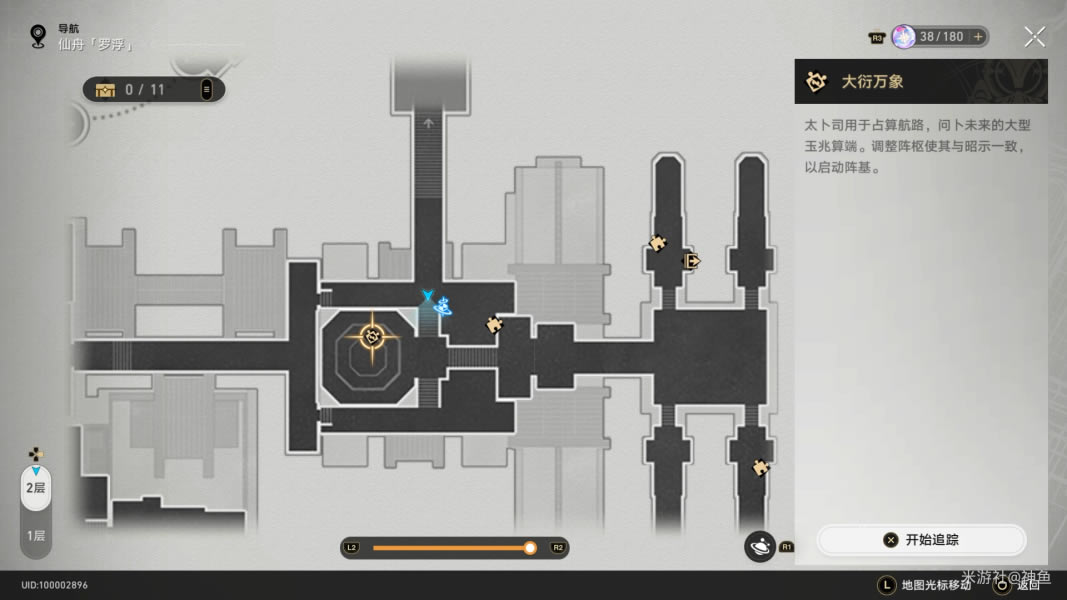Viewport: 1067px width, 600px height.
Task: Add Trailblaze Power with the plus button
Action: click(978, 37)
